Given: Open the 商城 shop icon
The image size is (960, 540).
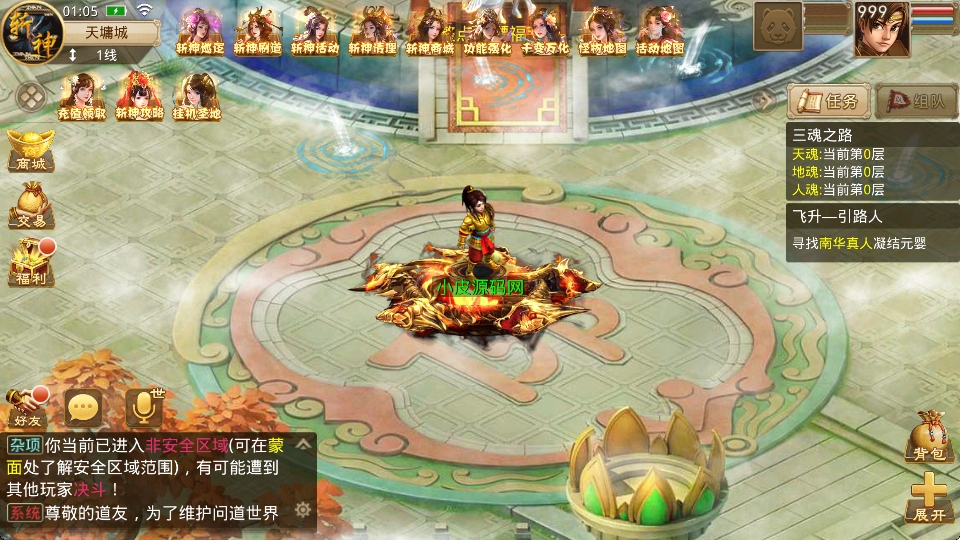Looking at the screenshot, I should click(x=28, y=150).
